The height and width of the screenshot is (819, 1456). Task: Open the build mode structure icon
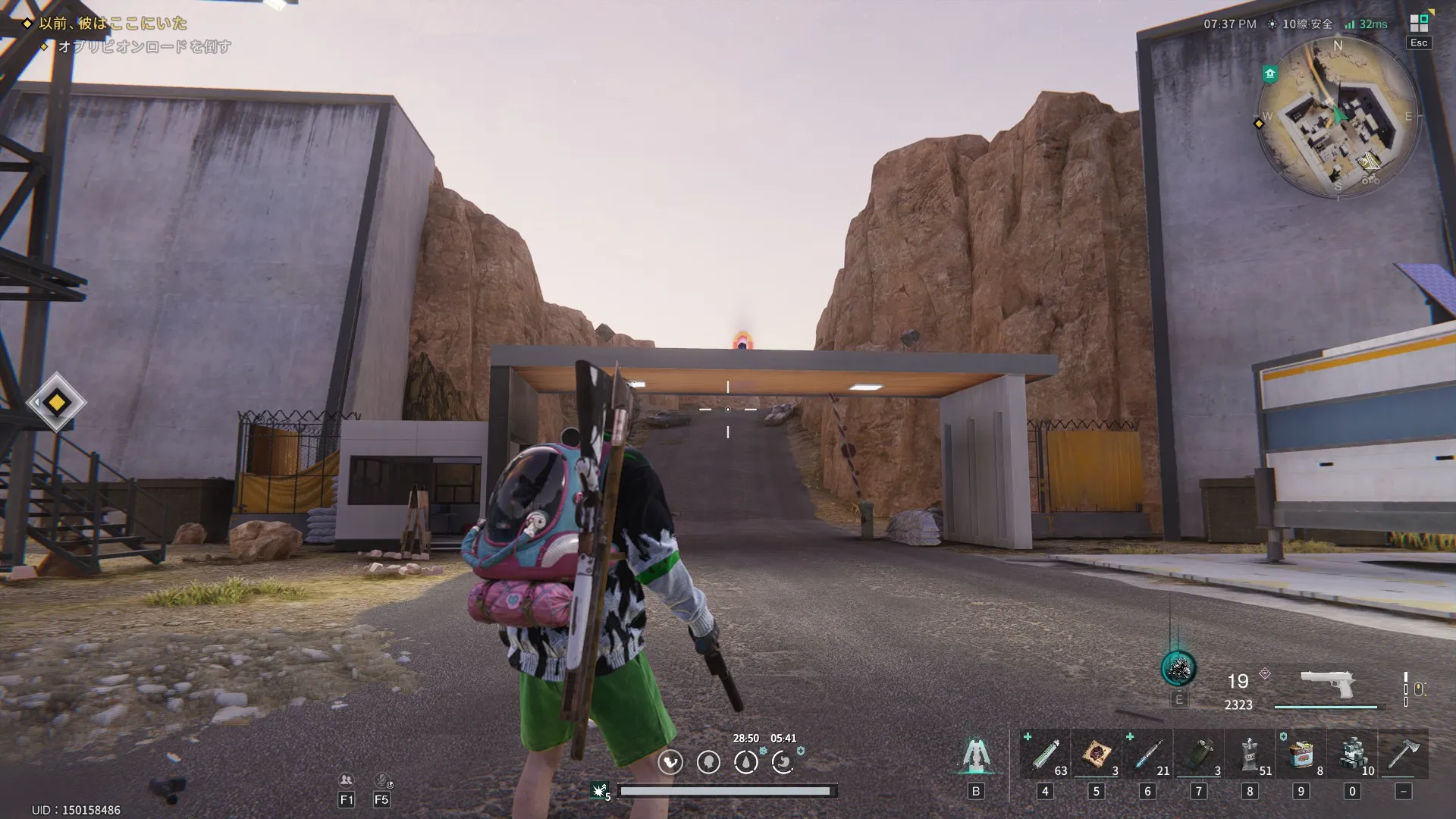(x=975, y=756)
